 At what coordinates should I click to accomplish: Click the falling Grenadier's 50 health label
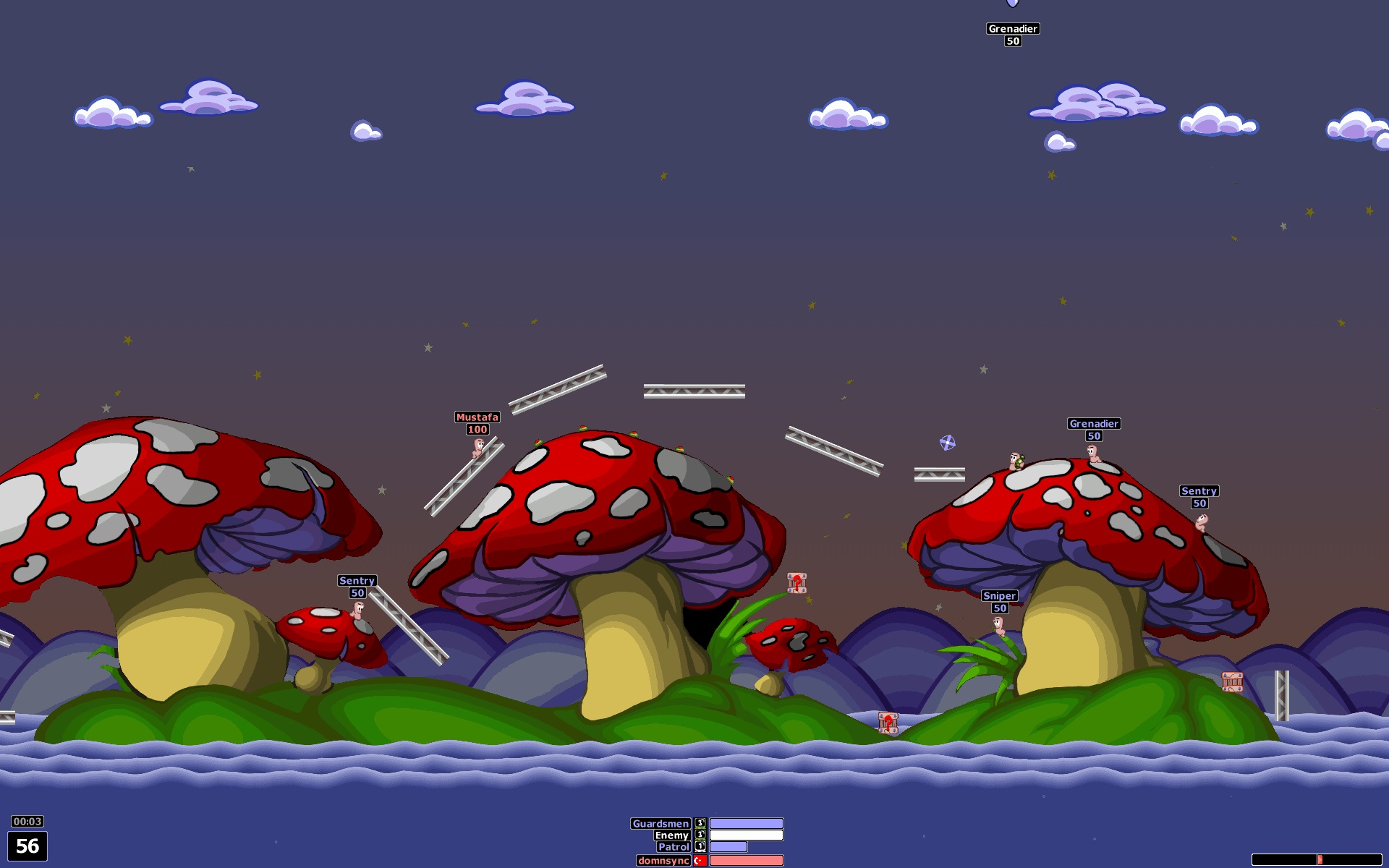click(x=1013, y=41)
